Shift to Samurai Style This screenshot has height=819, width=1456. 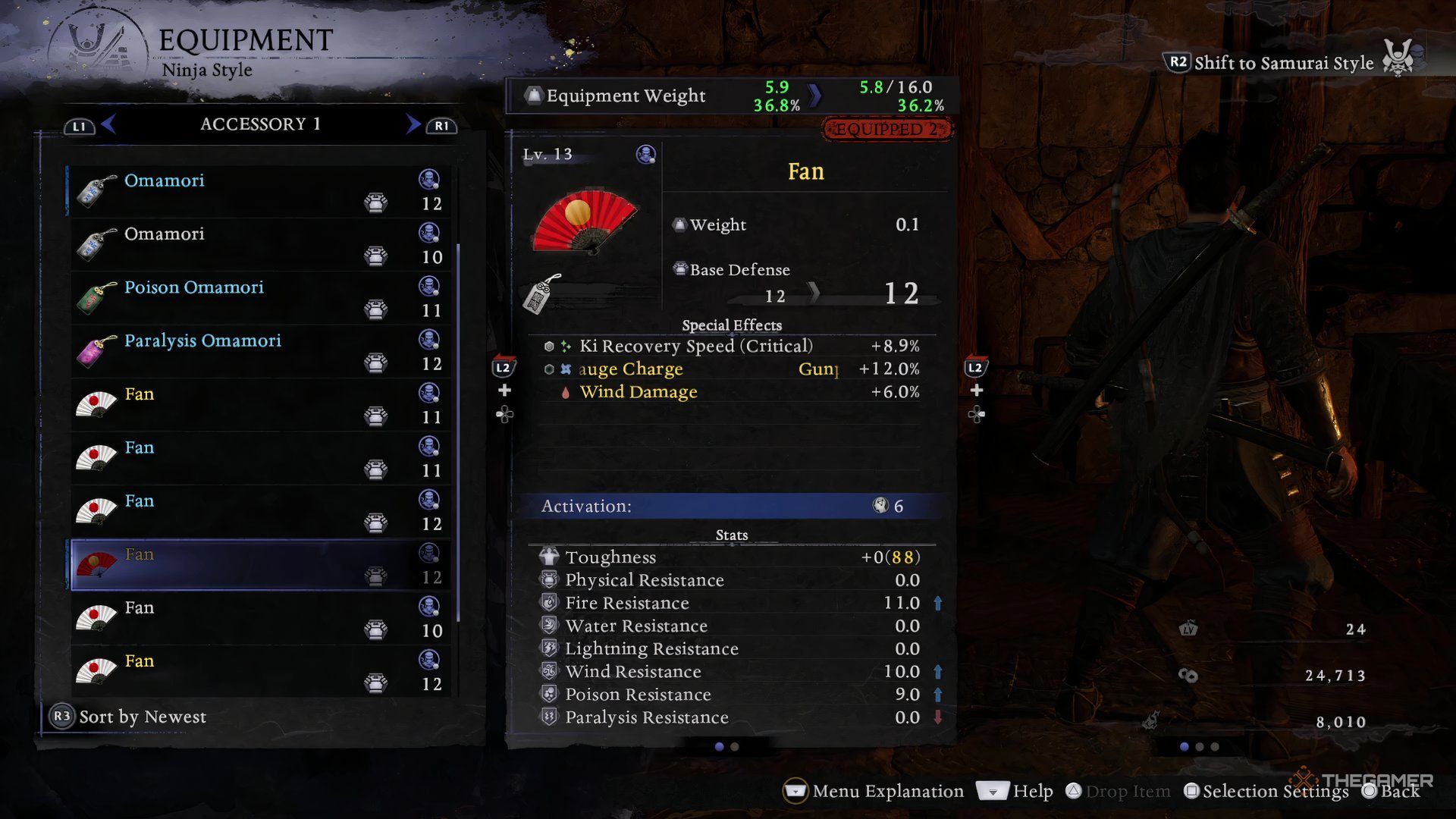tap(1282, 63)
